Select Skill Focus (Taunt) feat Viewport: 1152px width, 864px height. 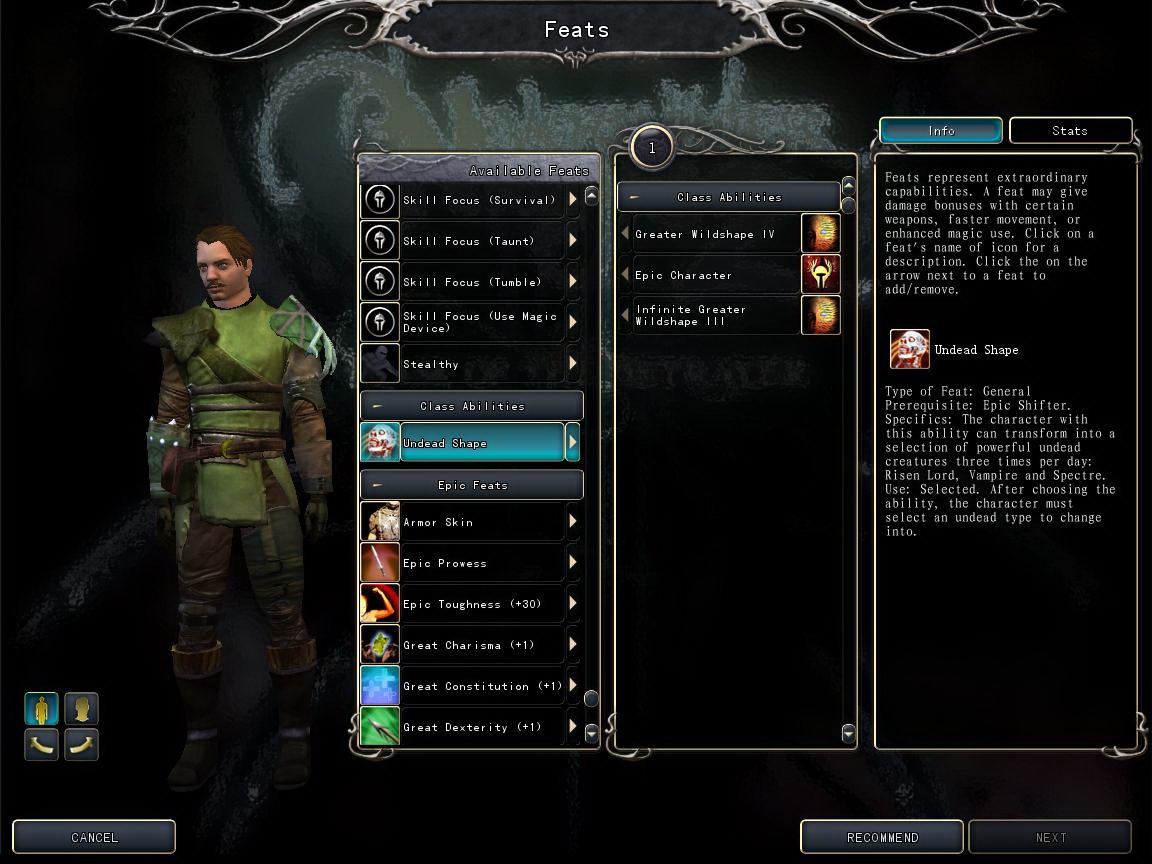click(x=481, y=241)
